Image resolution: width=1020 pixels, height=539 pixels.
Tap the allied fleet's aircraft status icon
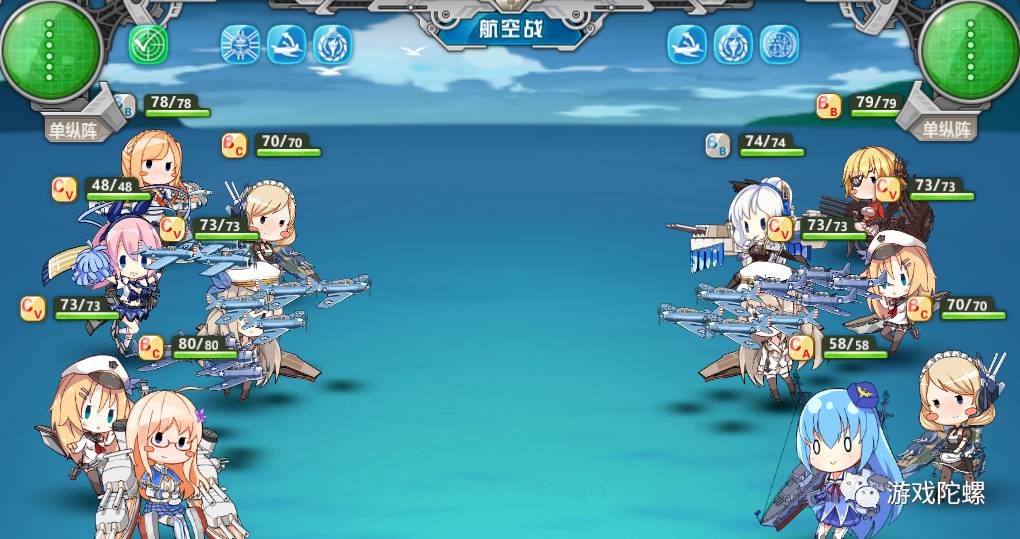286,45
